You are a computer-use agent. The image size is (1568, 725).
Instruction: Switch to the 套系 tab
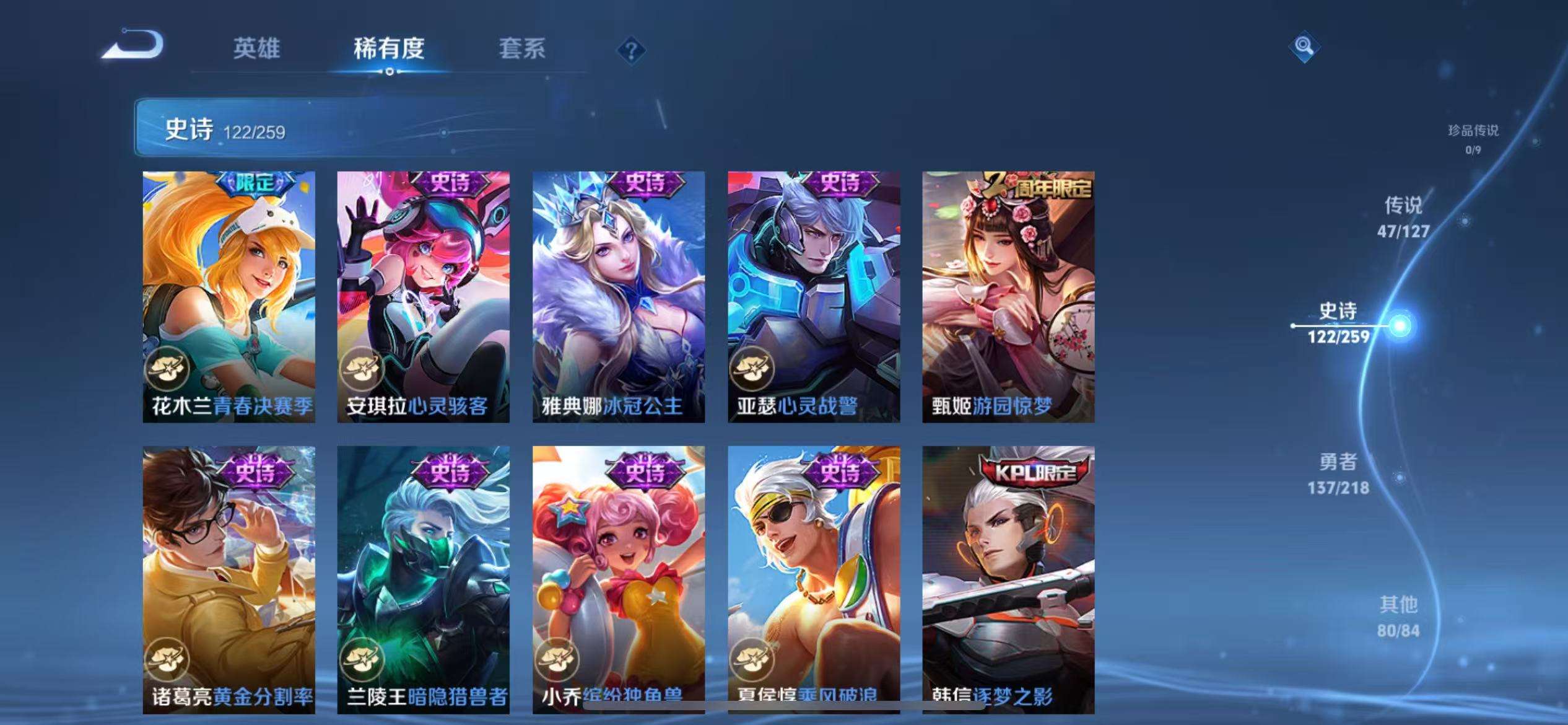click(x=523, y=50)
